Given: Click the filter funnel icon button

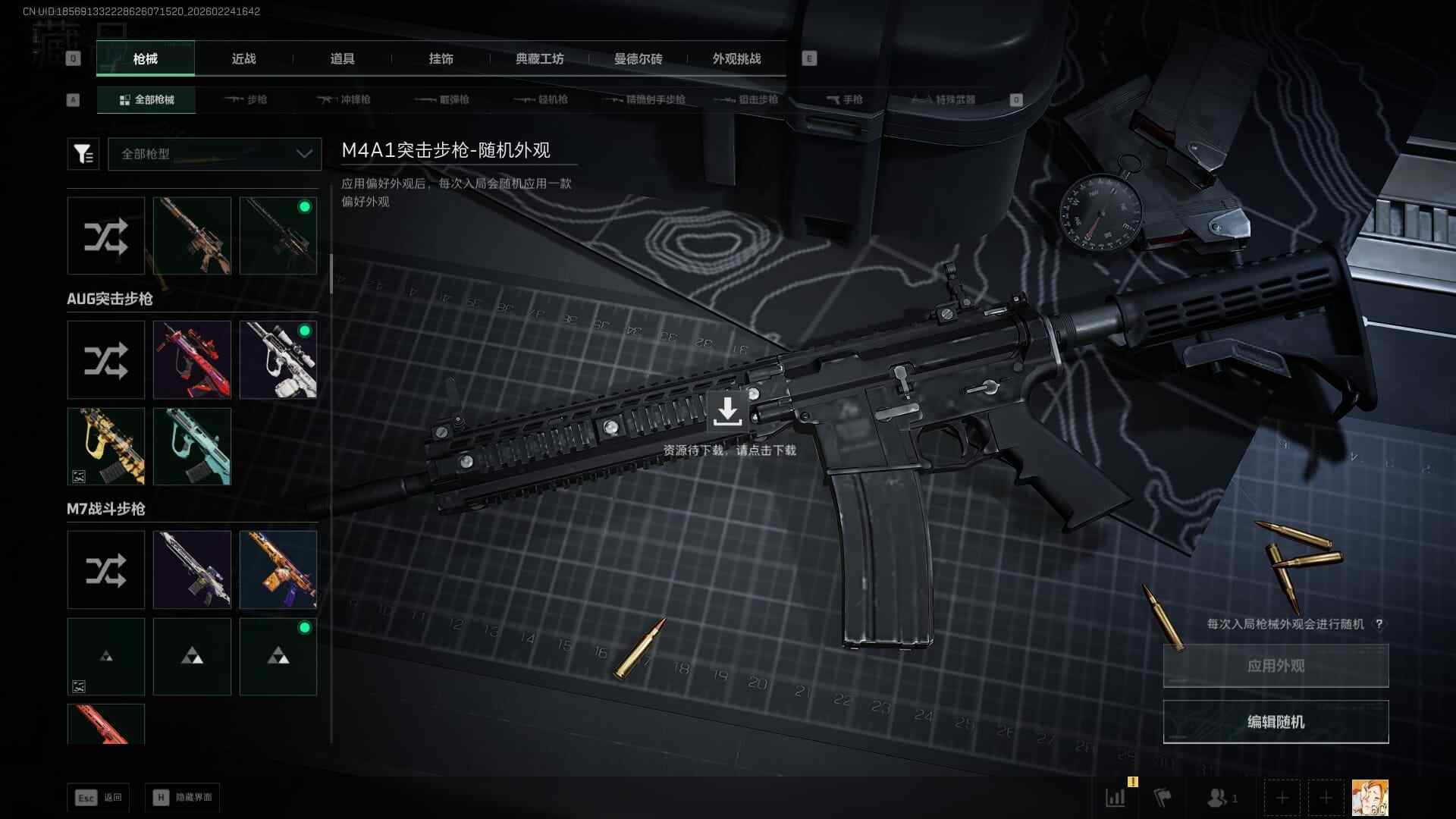Looking at the screenshot, I should (83, 154).
